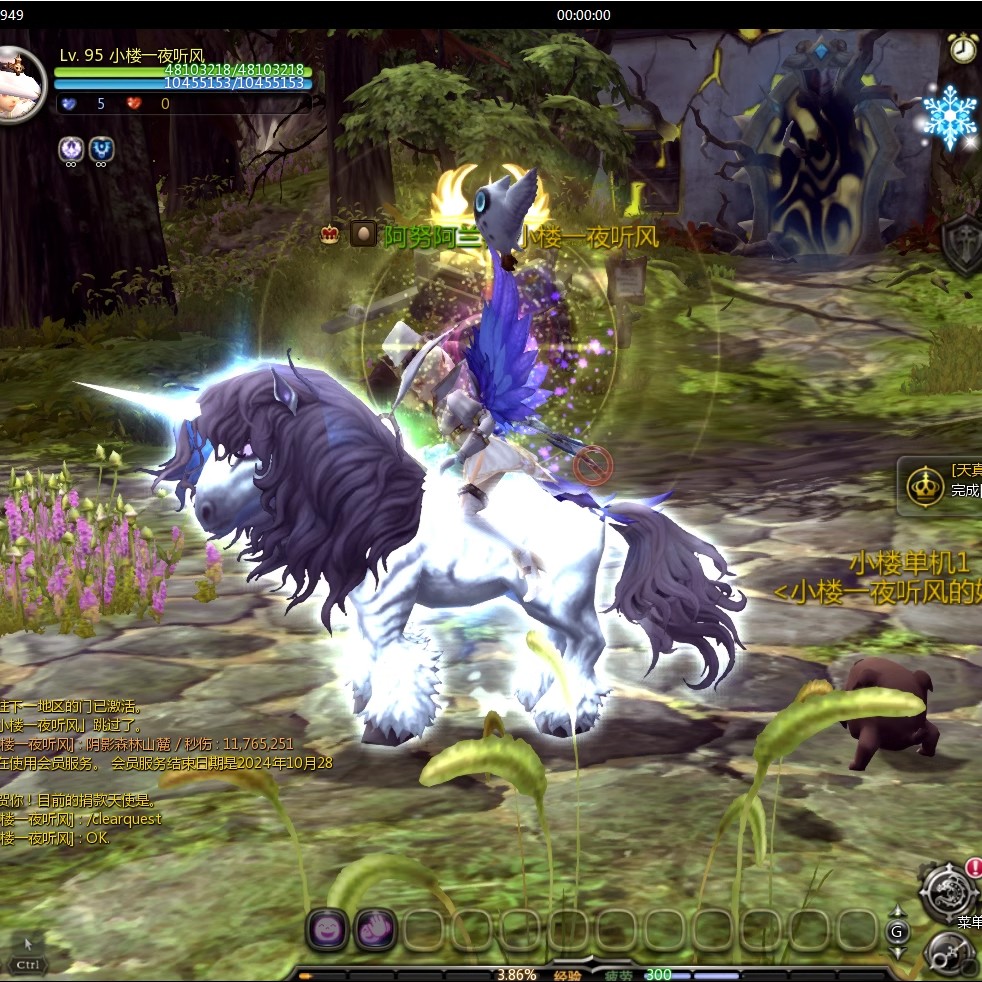Open the shield and cross icon
Viewport: 982px width, 982px height.
click(x=963, y=243)
